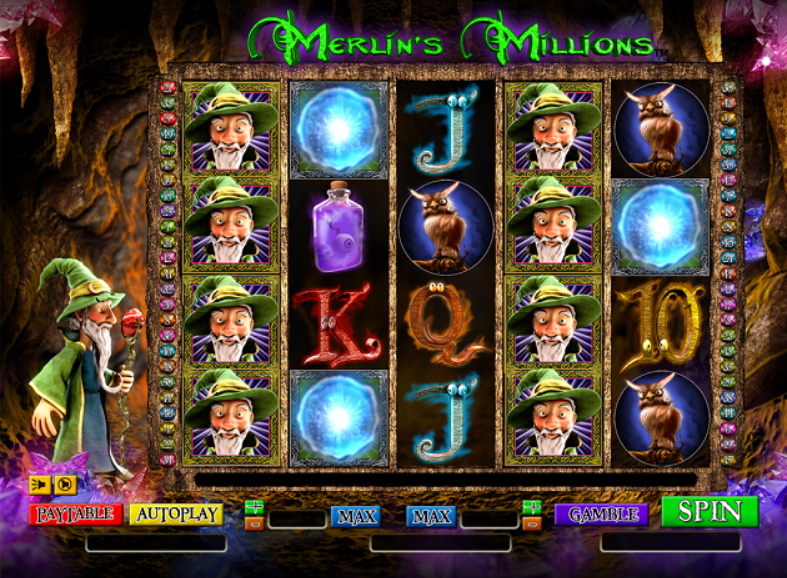Click the orange minus beside Gamble
787x578 pixels.
[x=532, y=523]
